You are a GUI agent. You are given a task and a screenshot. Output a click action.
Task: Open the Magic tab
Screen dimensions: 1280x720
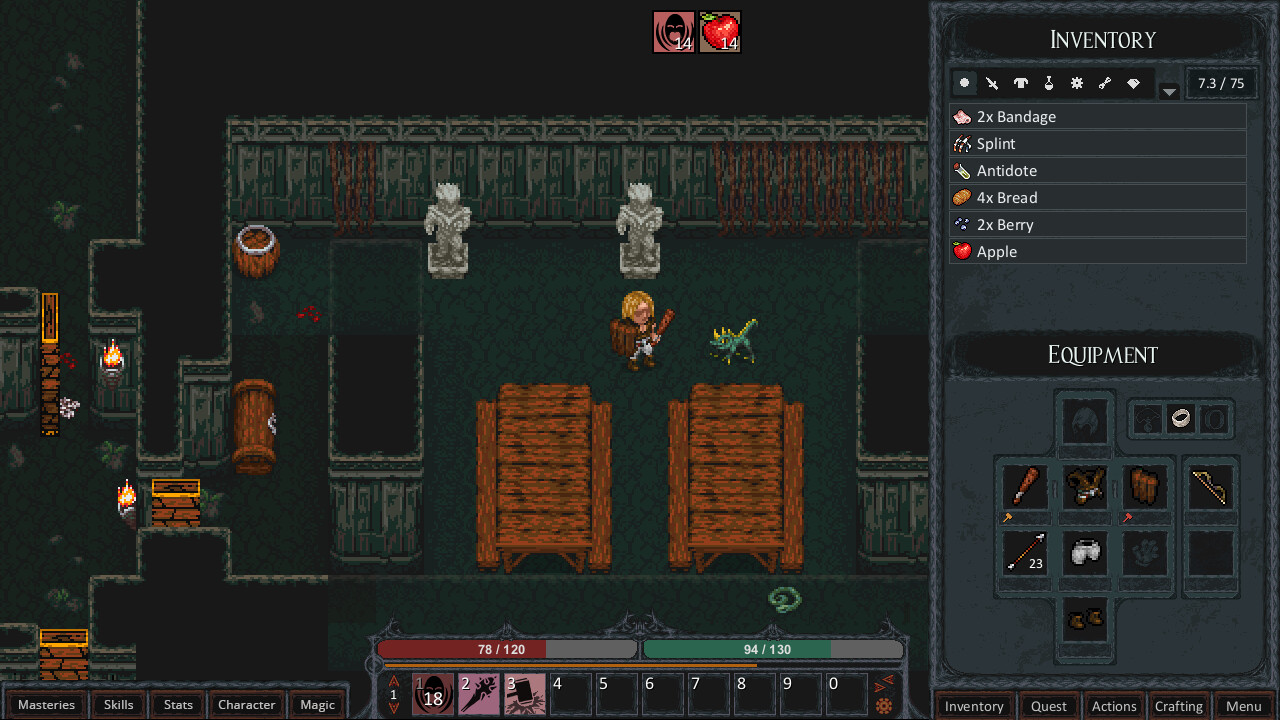point(317,705)
